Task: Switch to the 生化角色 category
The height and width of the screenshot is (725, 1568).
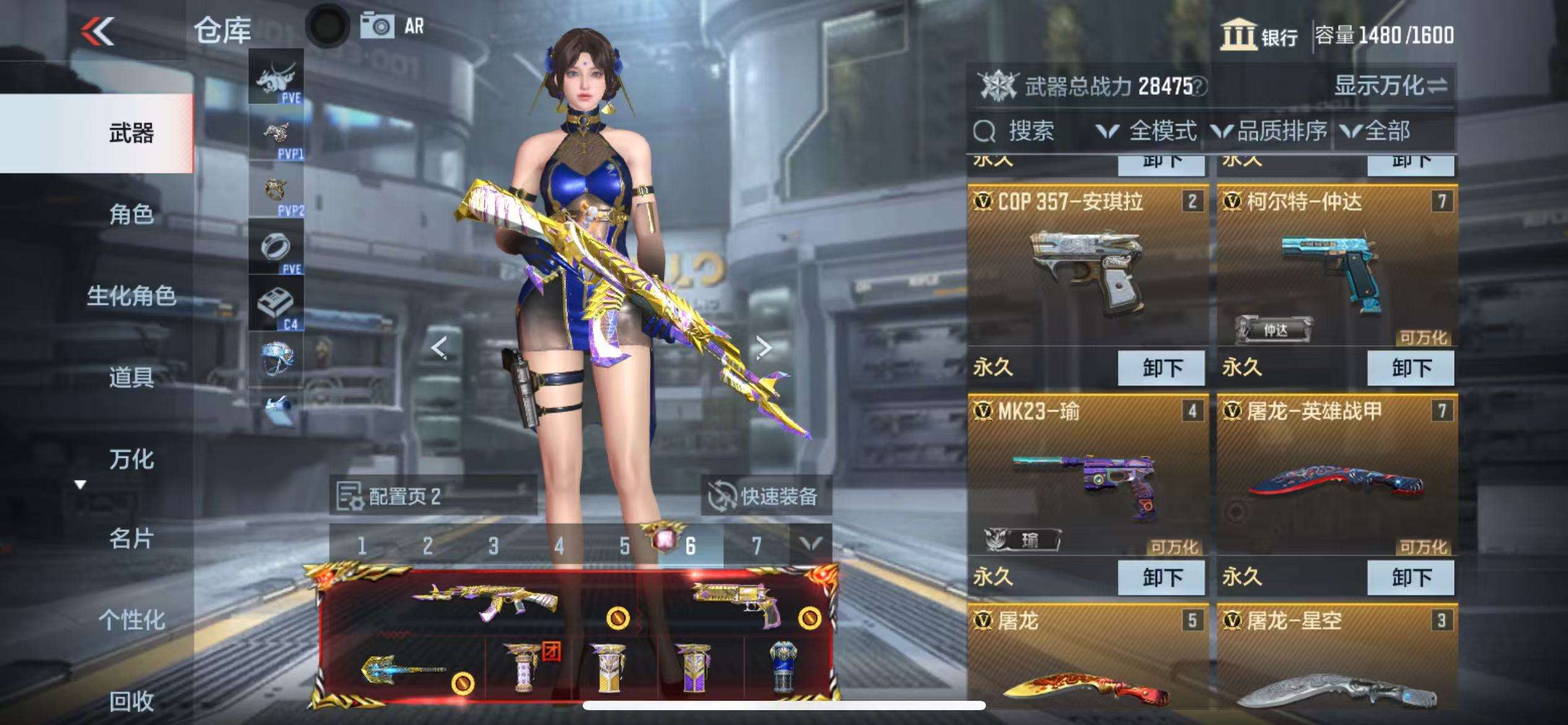Action: 131,296
